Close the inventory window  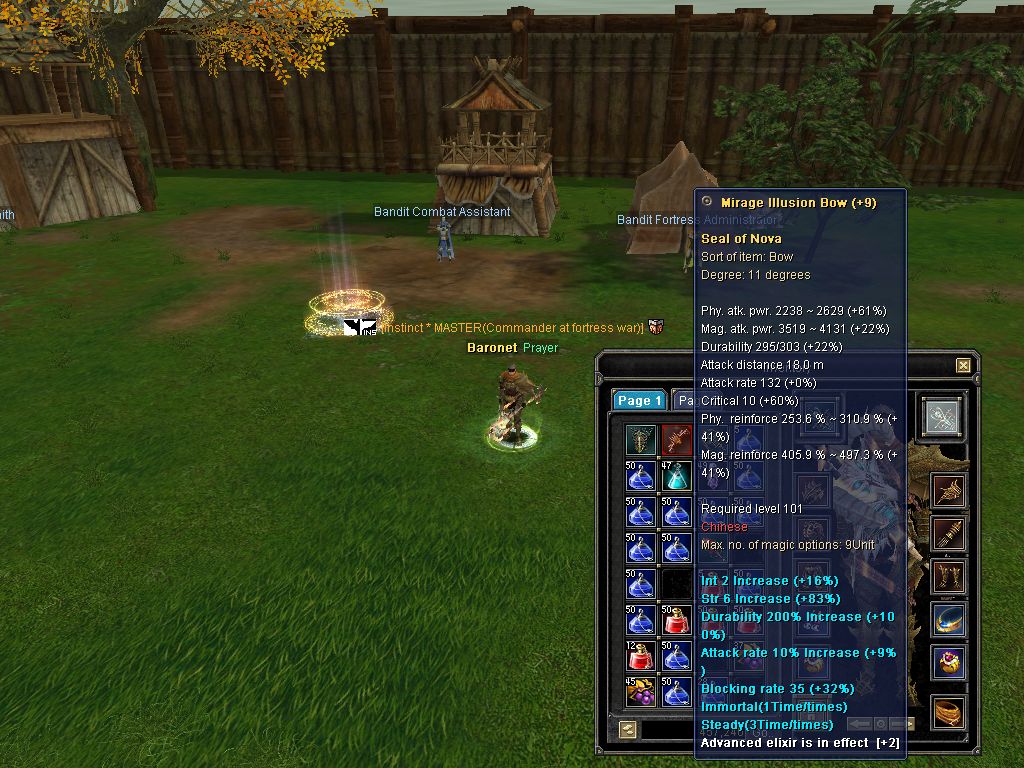pyautogui.click(x=963, y=366)
